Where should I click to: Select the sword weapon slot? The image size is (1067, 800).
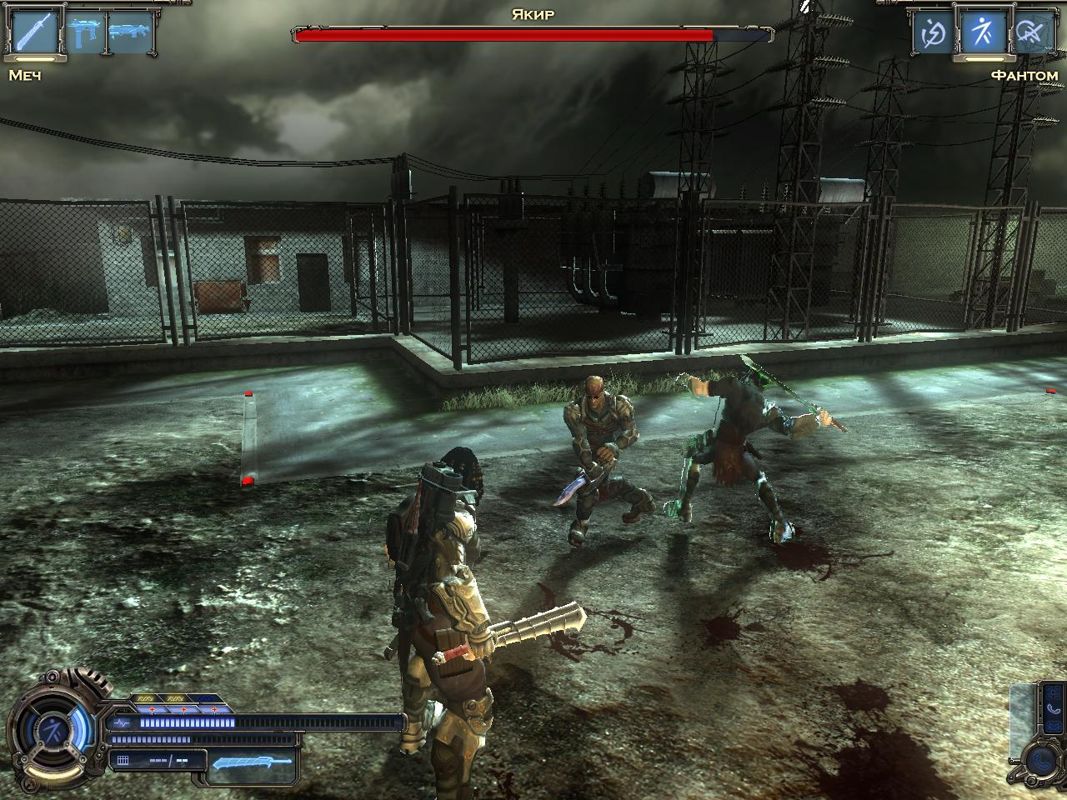pos(34,31)
